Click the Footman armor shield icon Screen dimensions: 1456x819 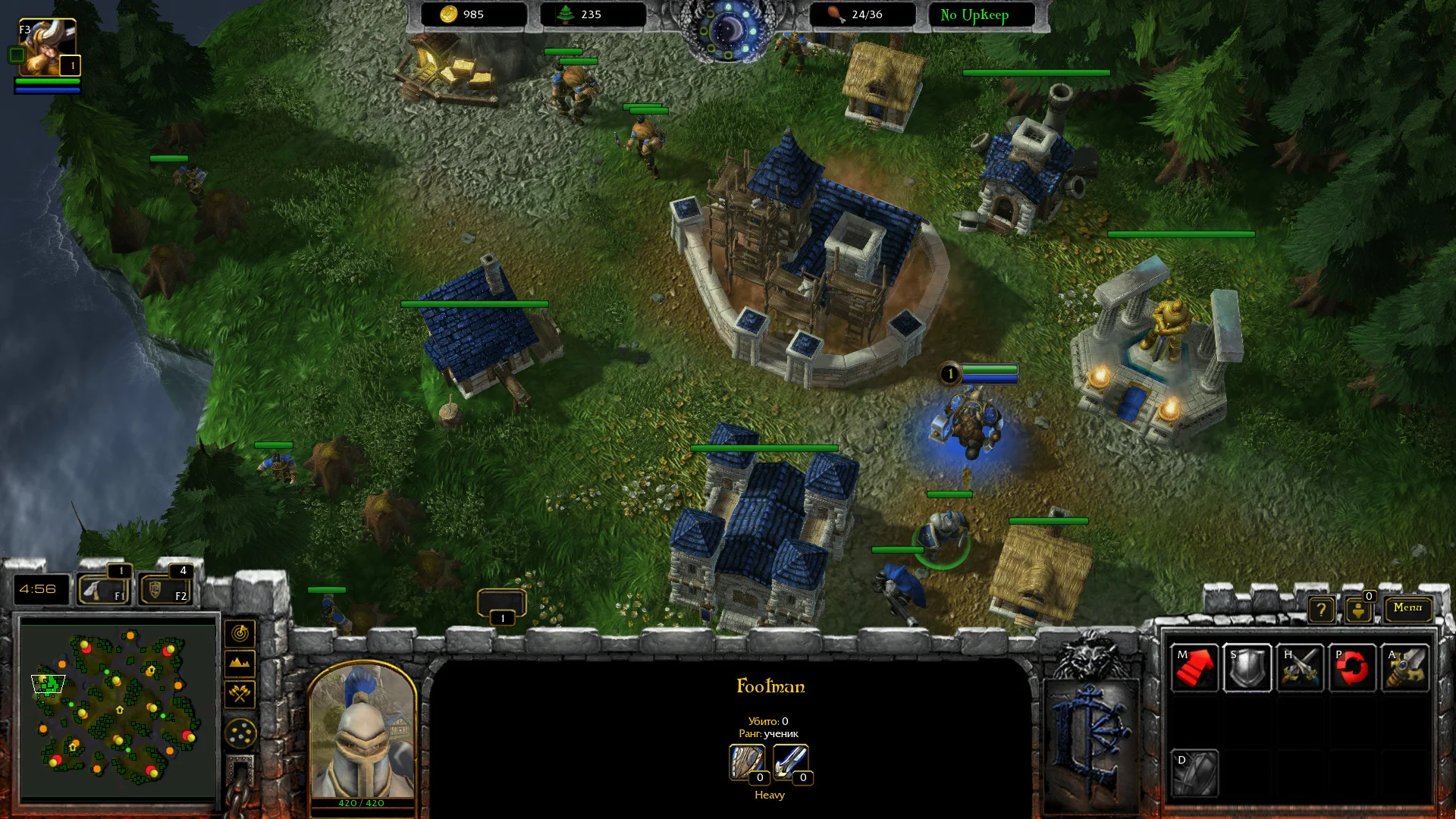click(x=747, y=762)
